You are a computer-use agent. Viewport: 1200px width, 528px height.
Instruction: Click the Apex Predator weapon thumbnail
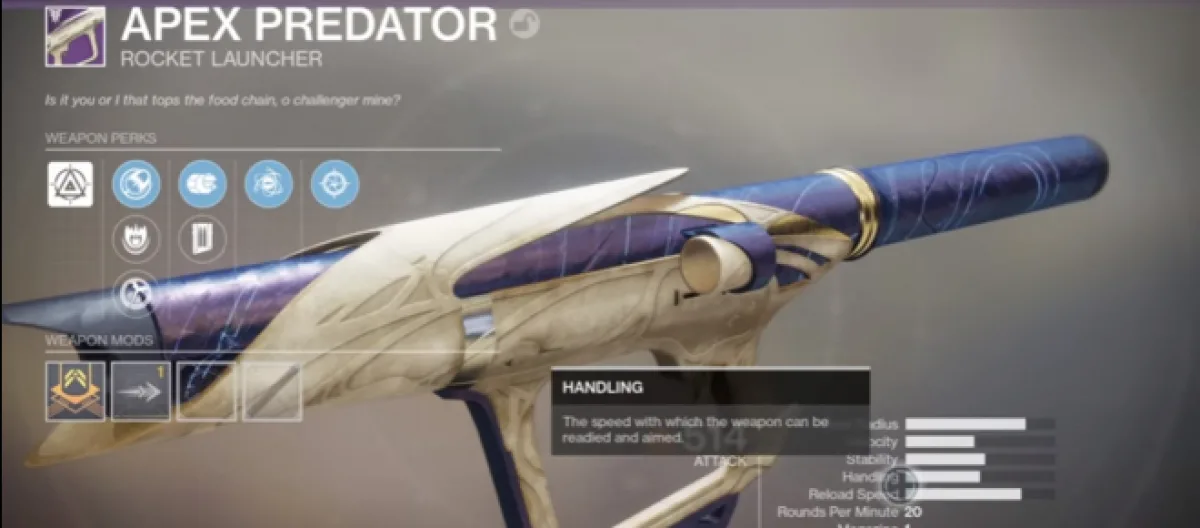point(75,37)
